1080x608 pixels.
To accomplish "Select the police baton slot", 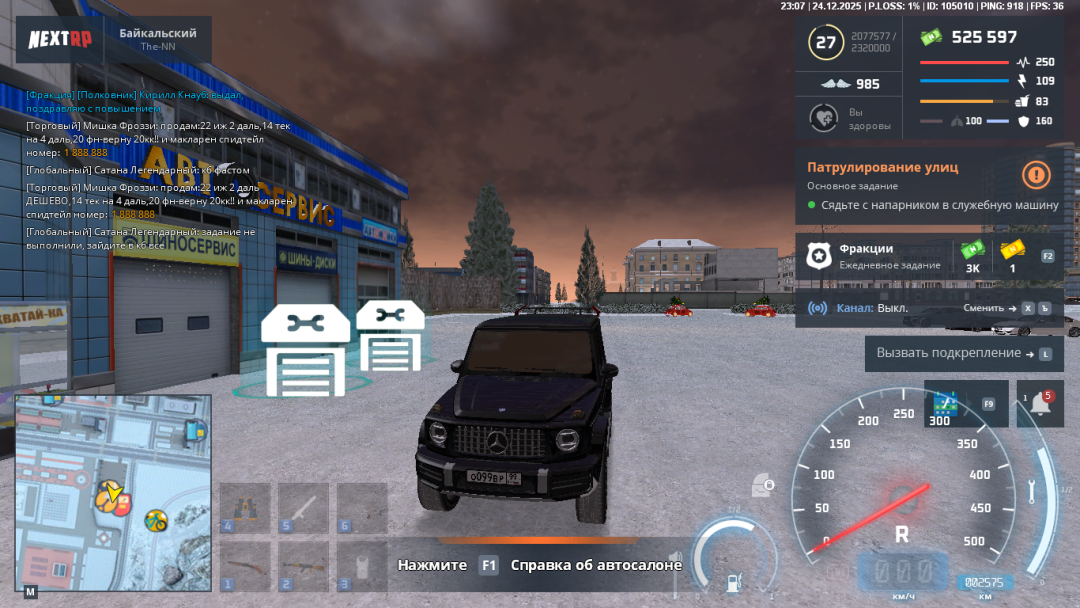I will pos(303,508).
